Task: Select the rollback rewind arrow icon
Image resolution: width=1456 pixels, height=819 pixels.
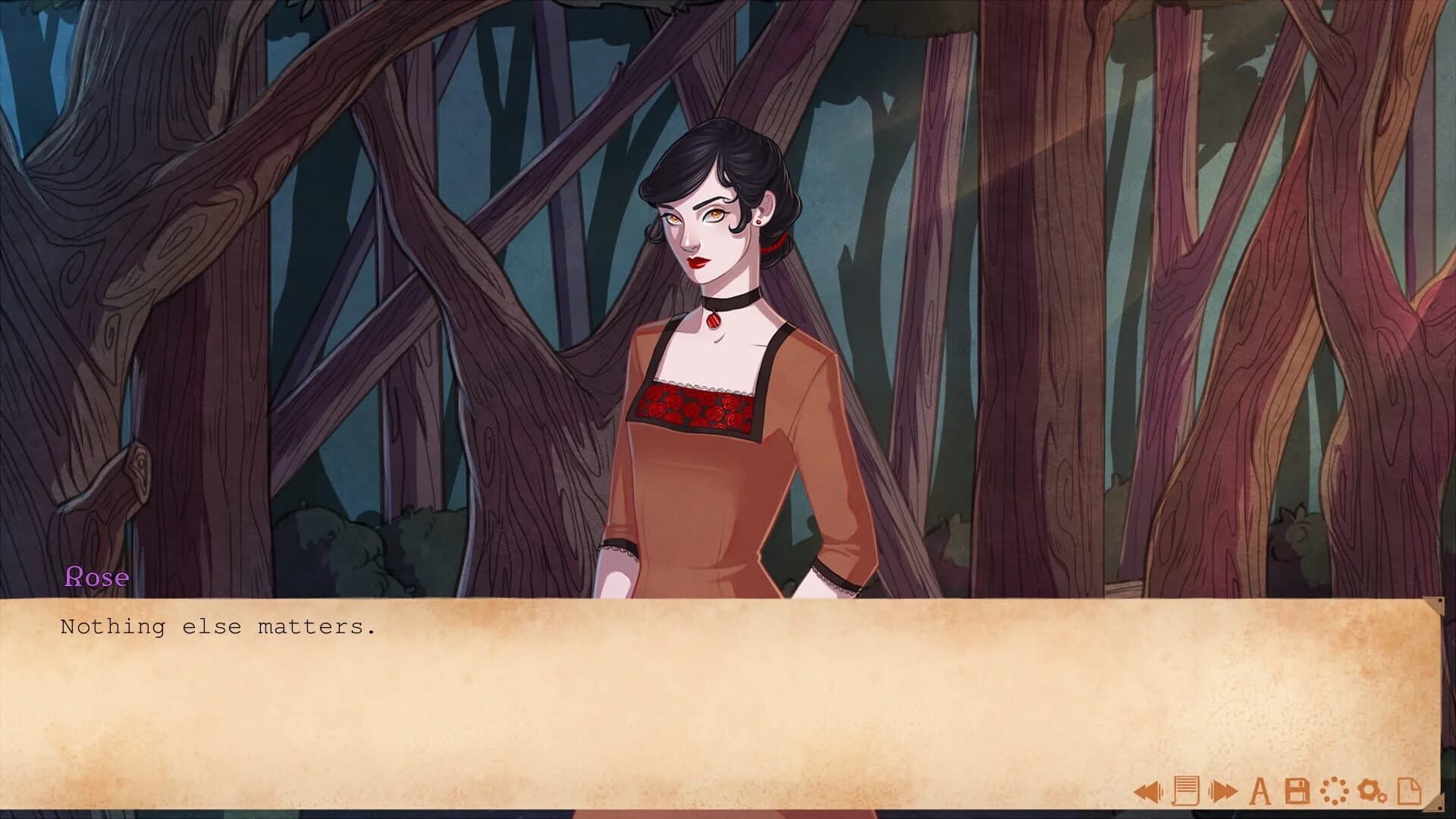Action: 1147,791
